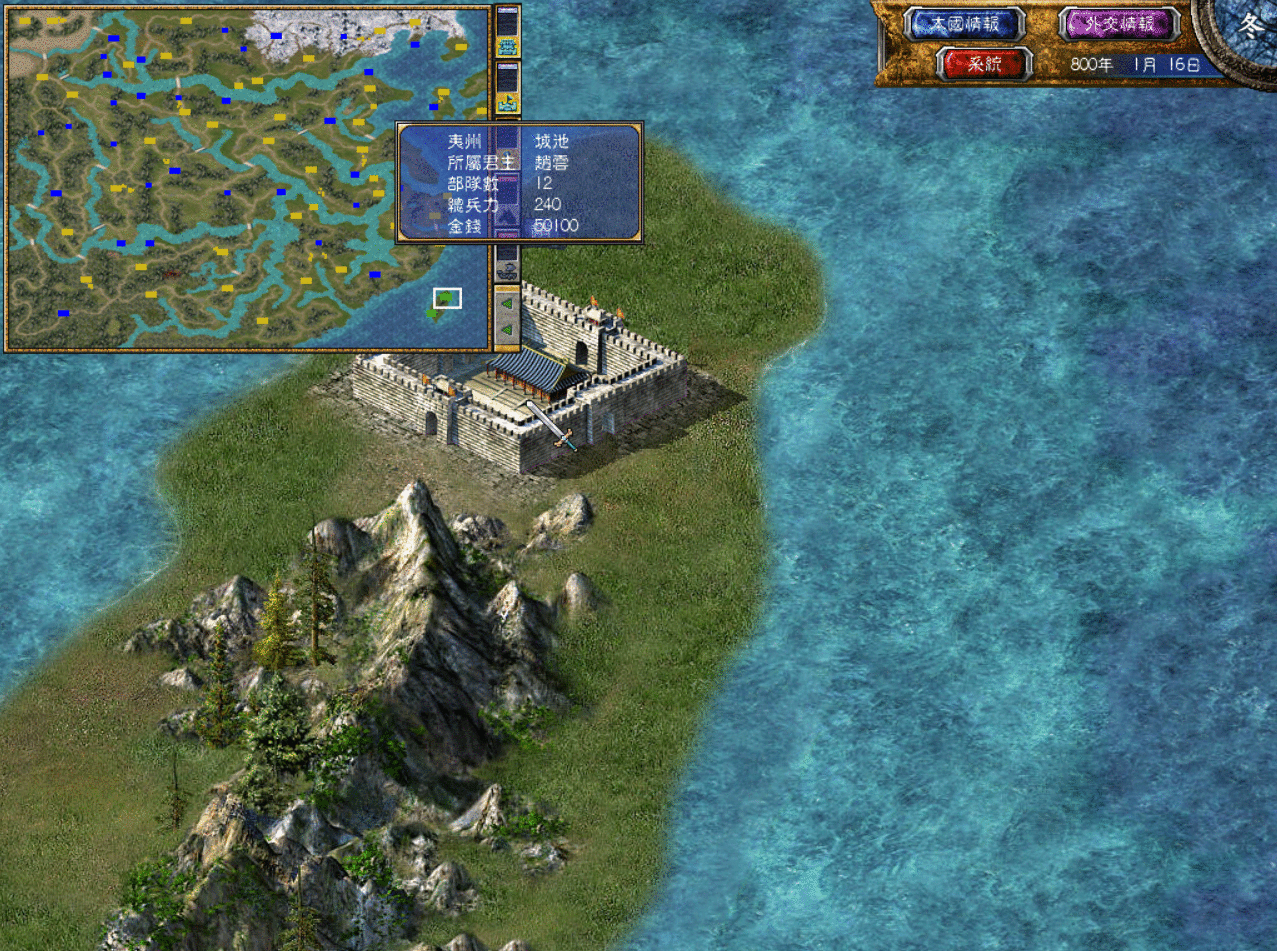
Task: Open the 外交情報 diplomacy info panel
Action: (1118, 25)
